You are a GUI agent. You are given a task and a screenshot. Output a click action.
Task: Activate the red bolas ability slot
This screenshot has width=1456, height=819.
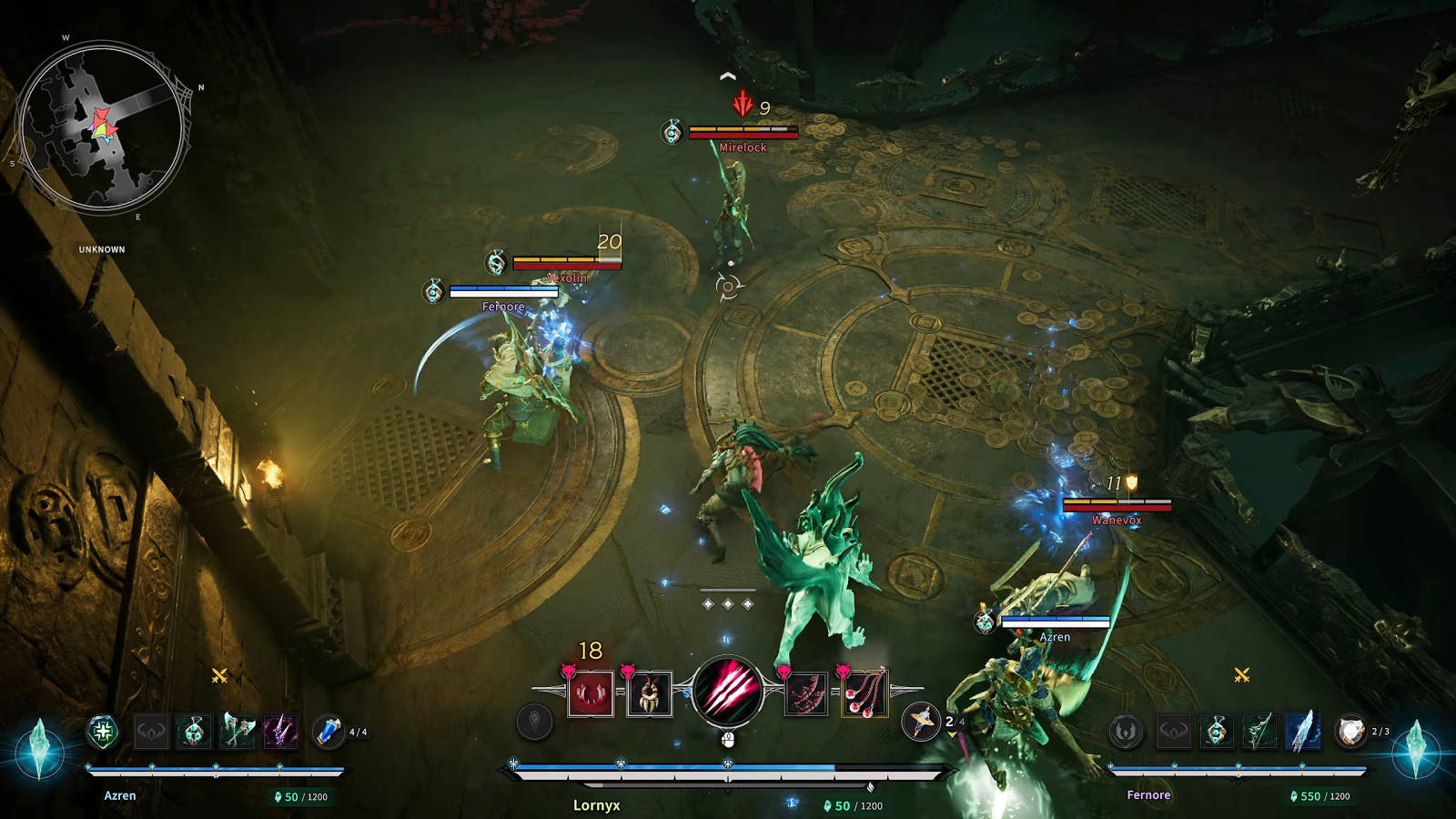[x=864, y=694]
